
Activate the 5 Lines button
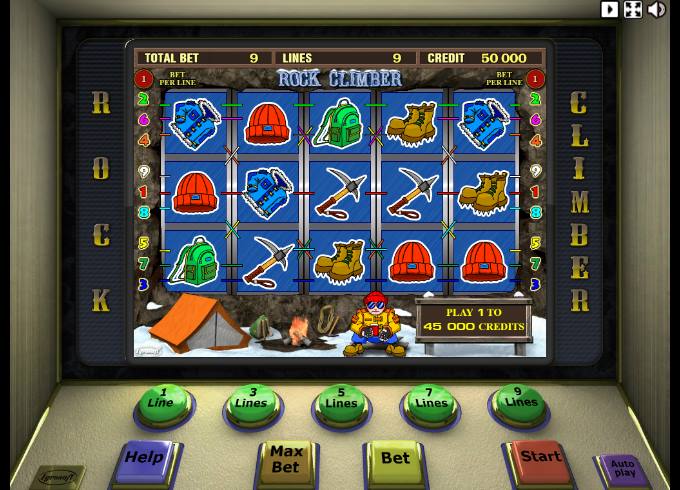(x=341, y=403)
